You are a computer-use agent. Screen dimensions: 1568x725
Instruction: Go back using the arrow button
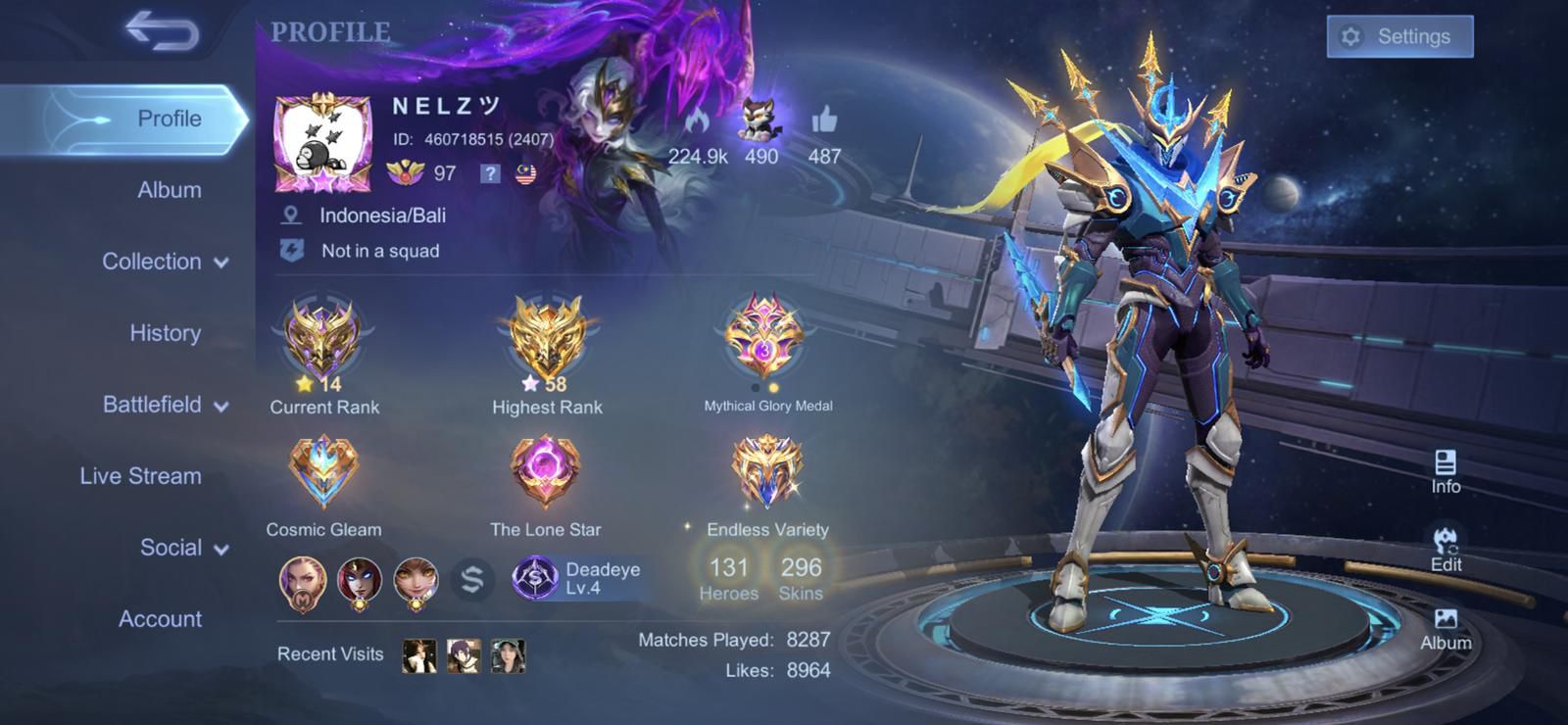click(162, 31)
